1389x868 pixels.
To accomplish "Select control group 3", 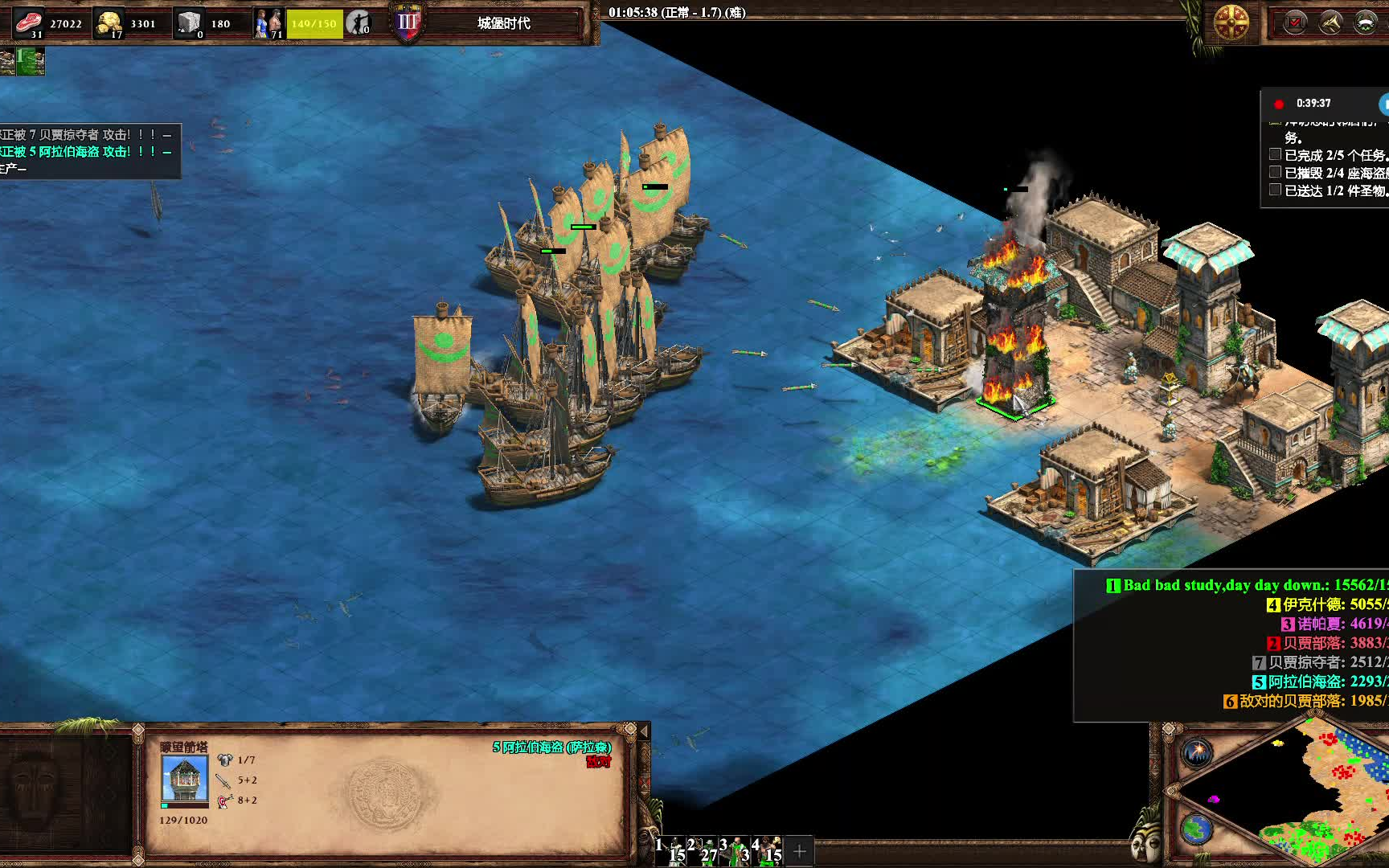I will click(x=735, y=850).
